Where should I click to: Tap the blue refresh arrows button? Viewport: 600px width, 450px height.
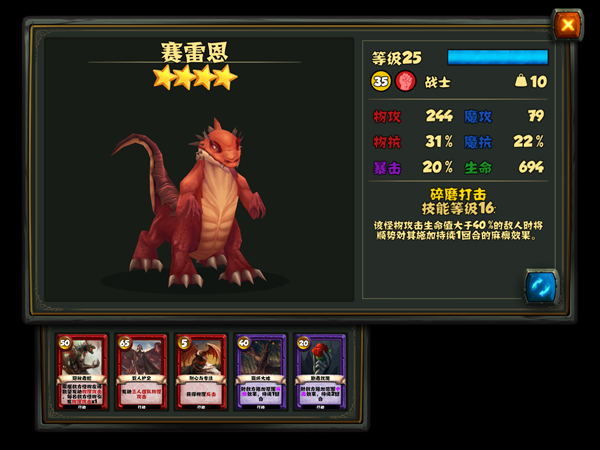coord(540,286)
